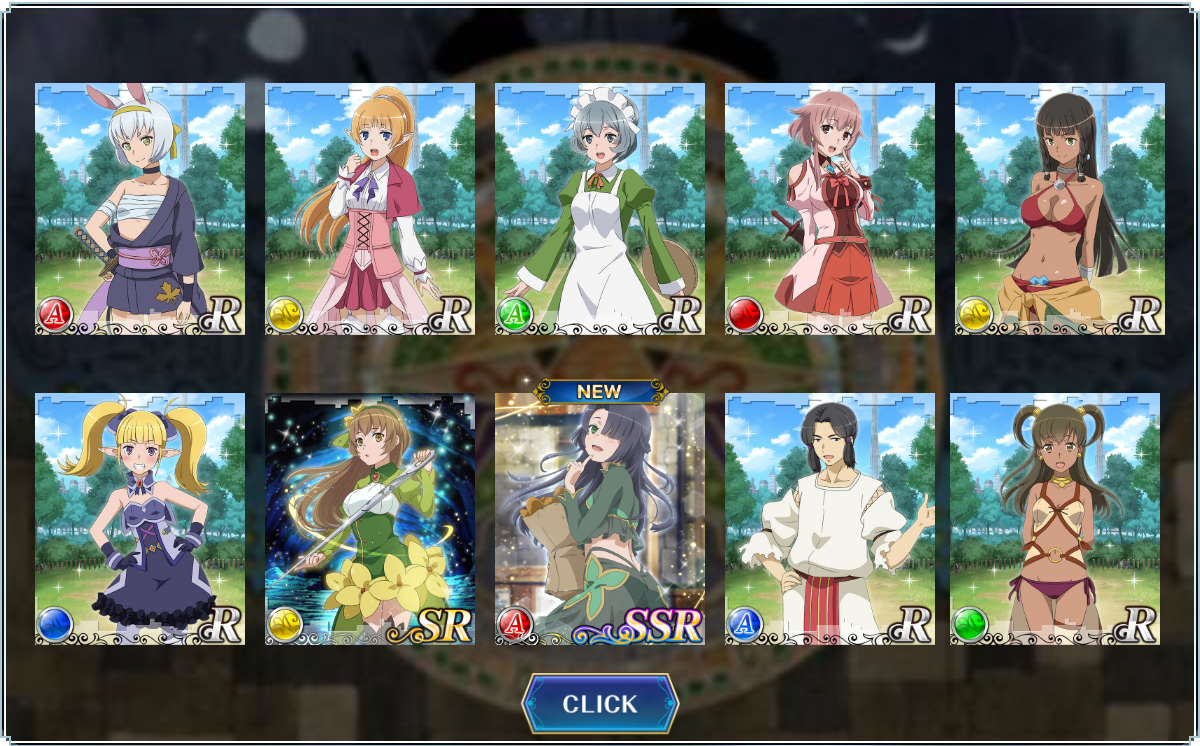Viewport: 1200px width, 746px height.
Task: Choose the blonde twin-tail elf card
Action: 140,519
